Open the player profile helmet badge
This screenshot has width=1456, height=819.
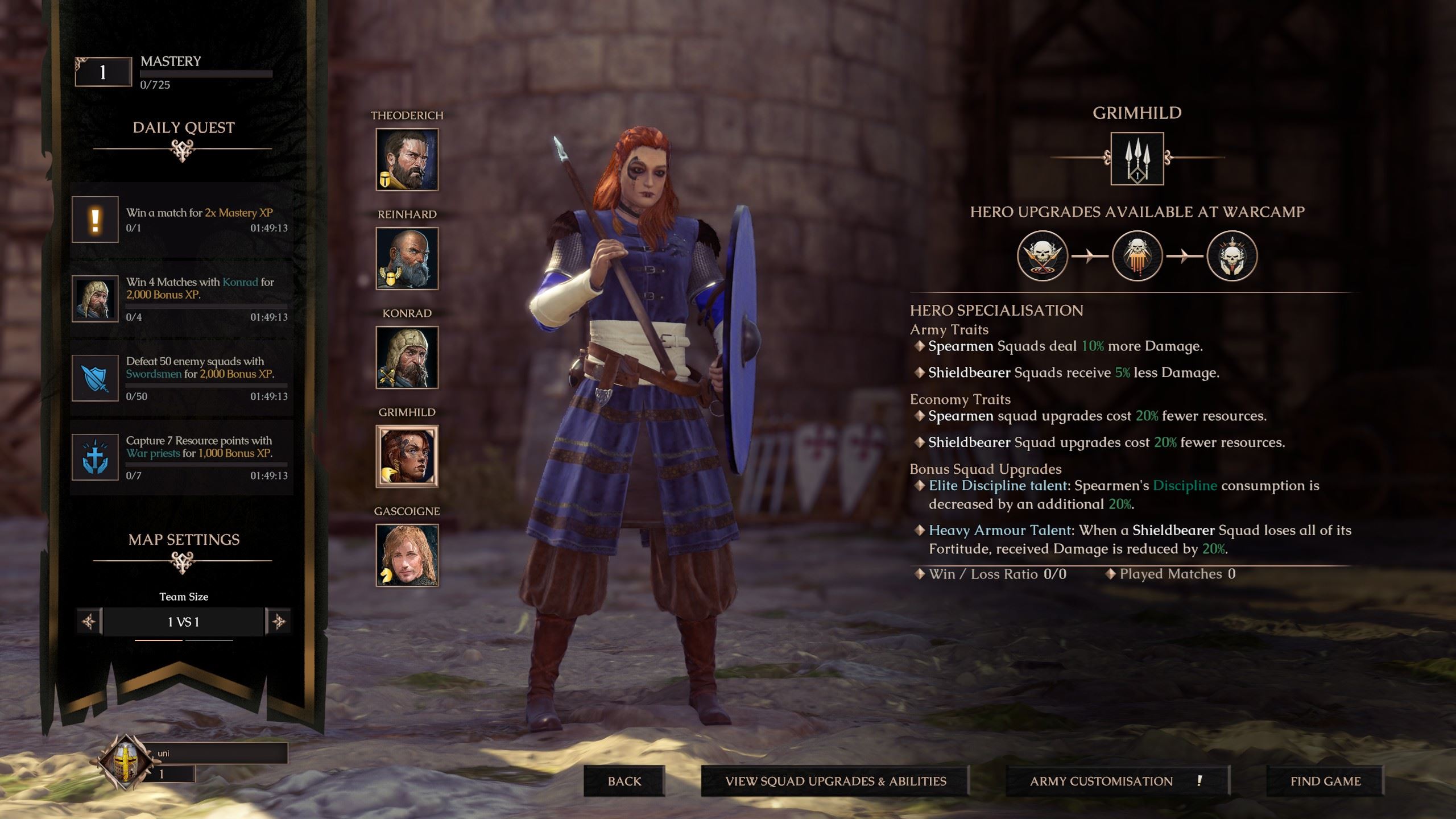pyautogui.click(x=125, y=762)
